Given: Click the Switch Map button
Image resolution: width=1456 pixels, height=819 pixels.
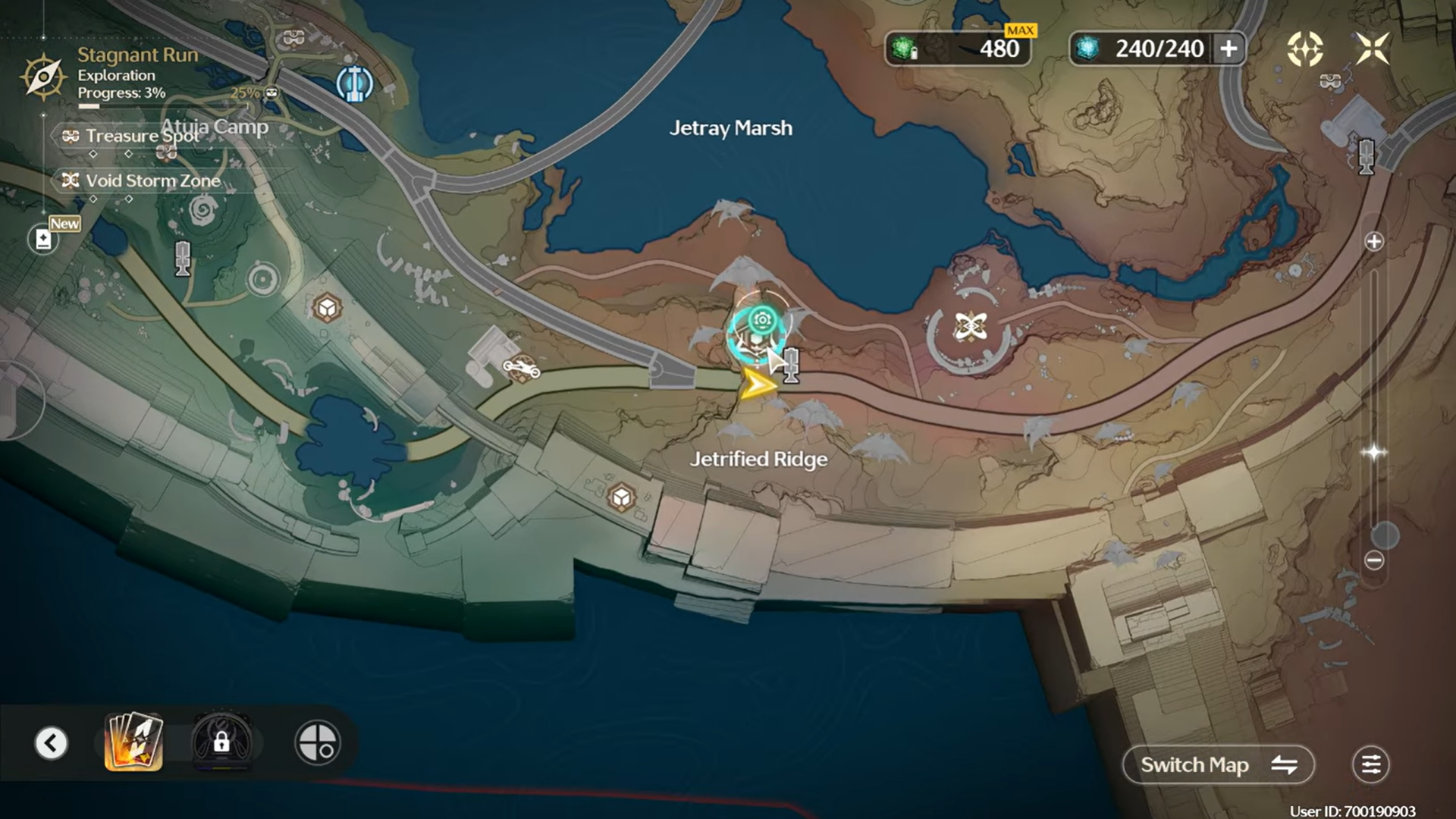Looking at the screenshot, I should [1218, 764].
